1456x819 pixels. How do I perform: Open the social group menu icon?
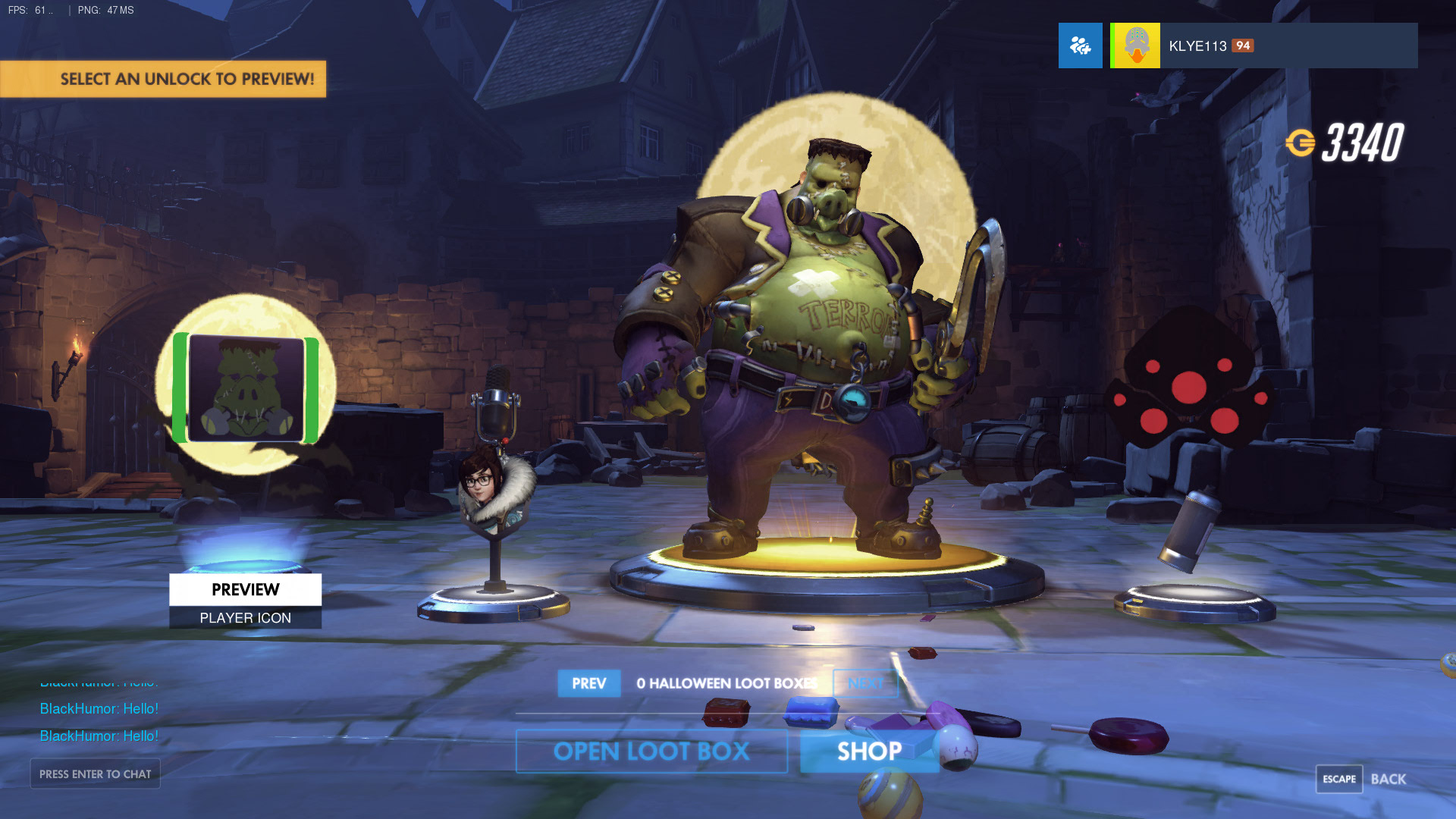click(x=1080, y=45)
